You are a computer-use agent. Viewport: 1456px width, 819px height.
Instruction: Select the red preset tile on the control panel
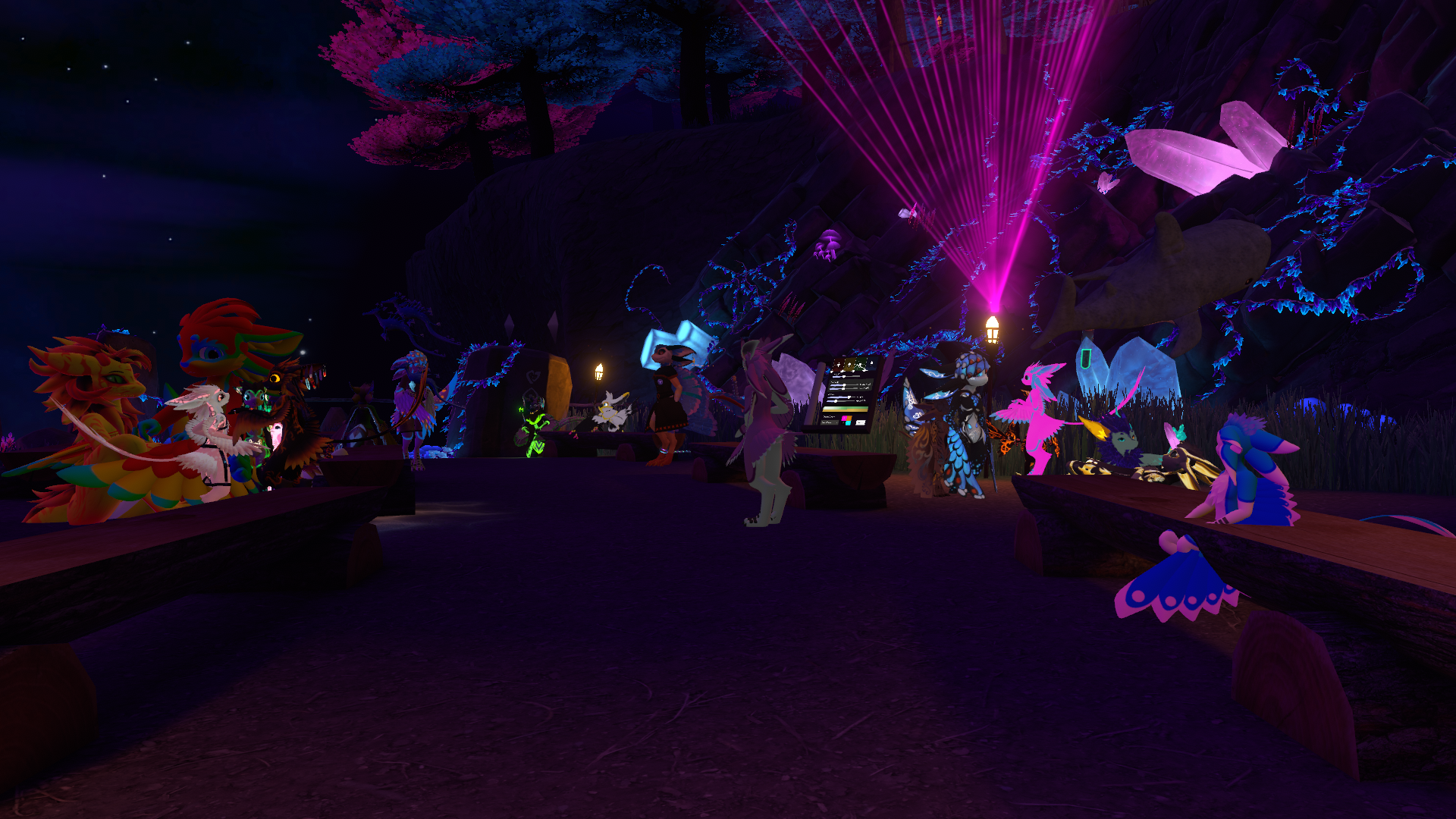pyautogui.click(x=839, y=365)
